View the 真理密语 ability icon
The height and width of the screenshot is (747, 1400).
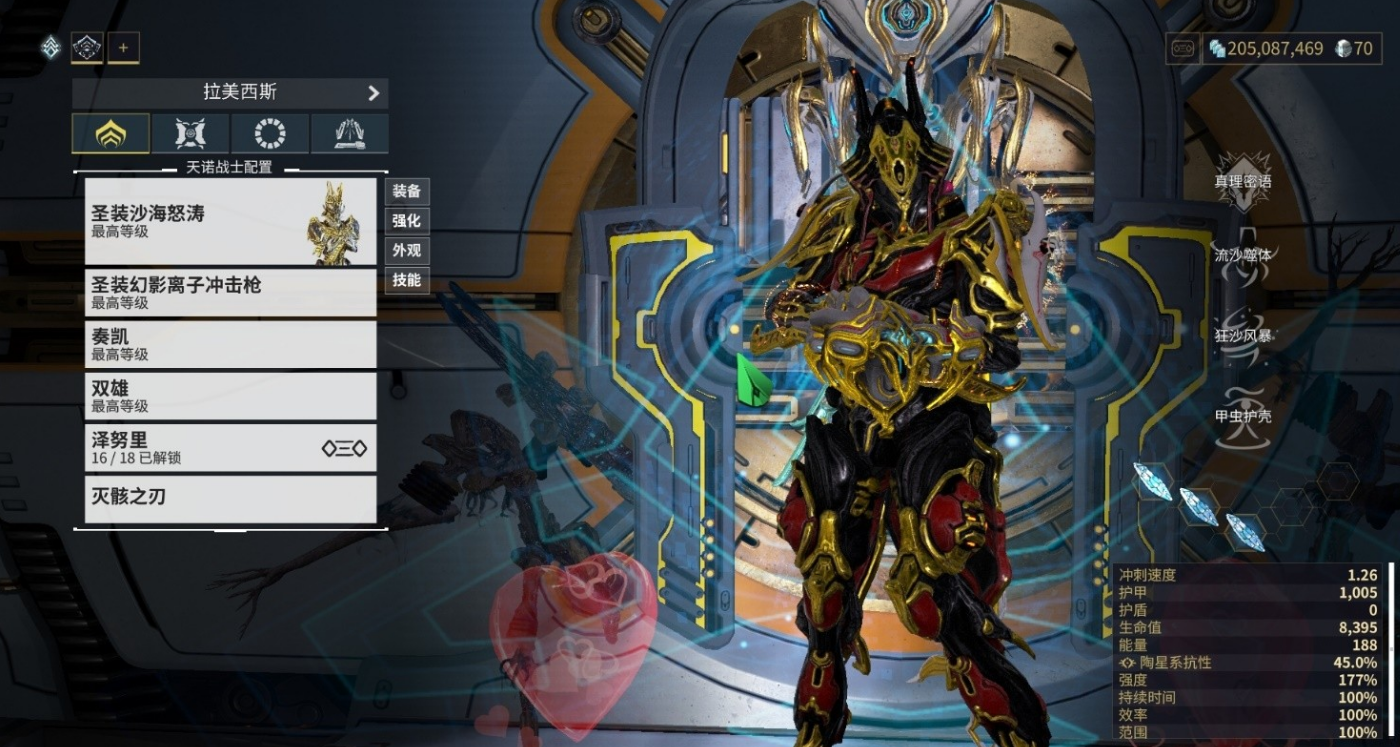click(1242, 181)
